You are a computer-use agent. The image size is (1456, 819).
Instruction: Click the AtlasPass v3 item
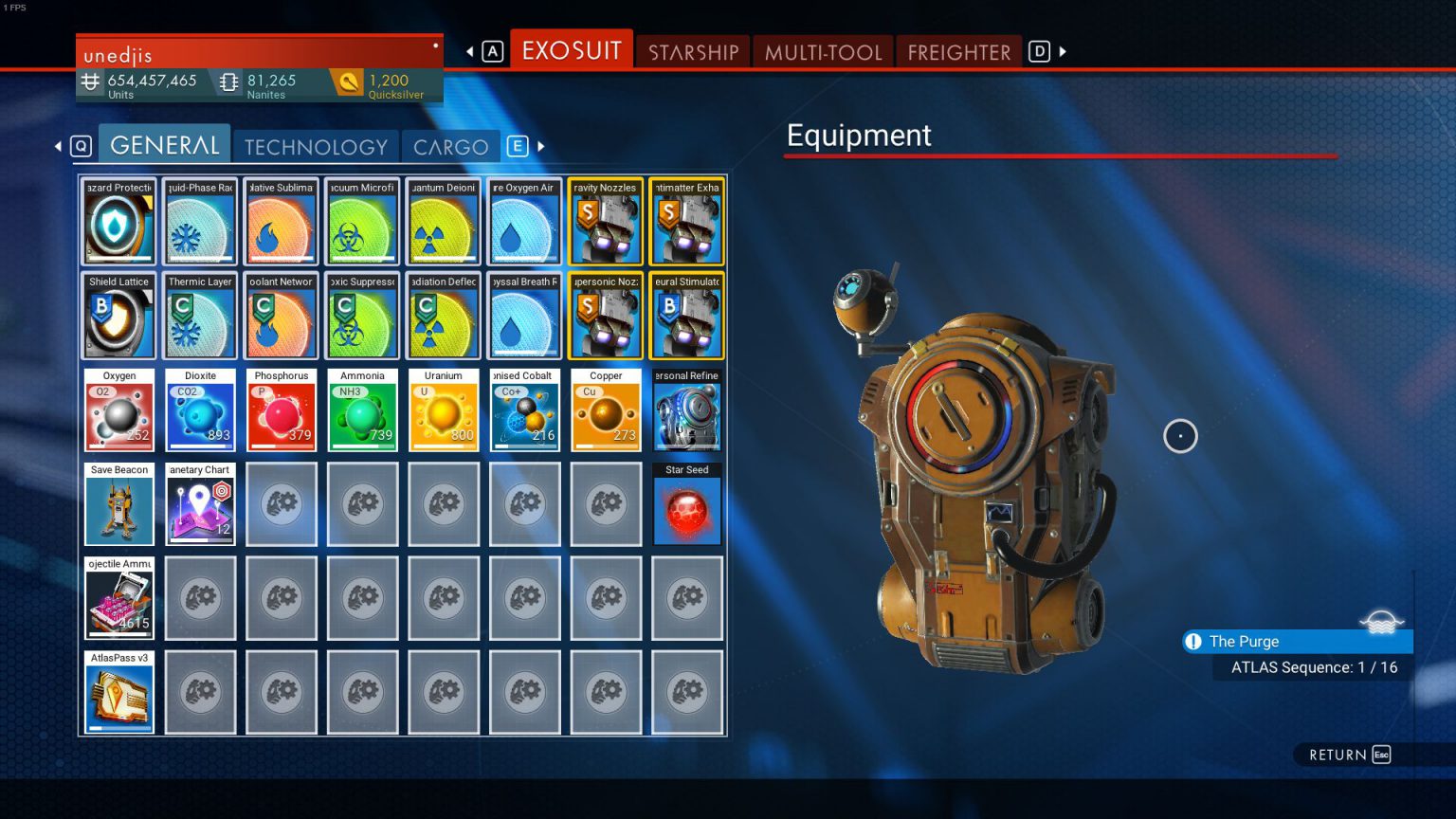coord(118,692)
